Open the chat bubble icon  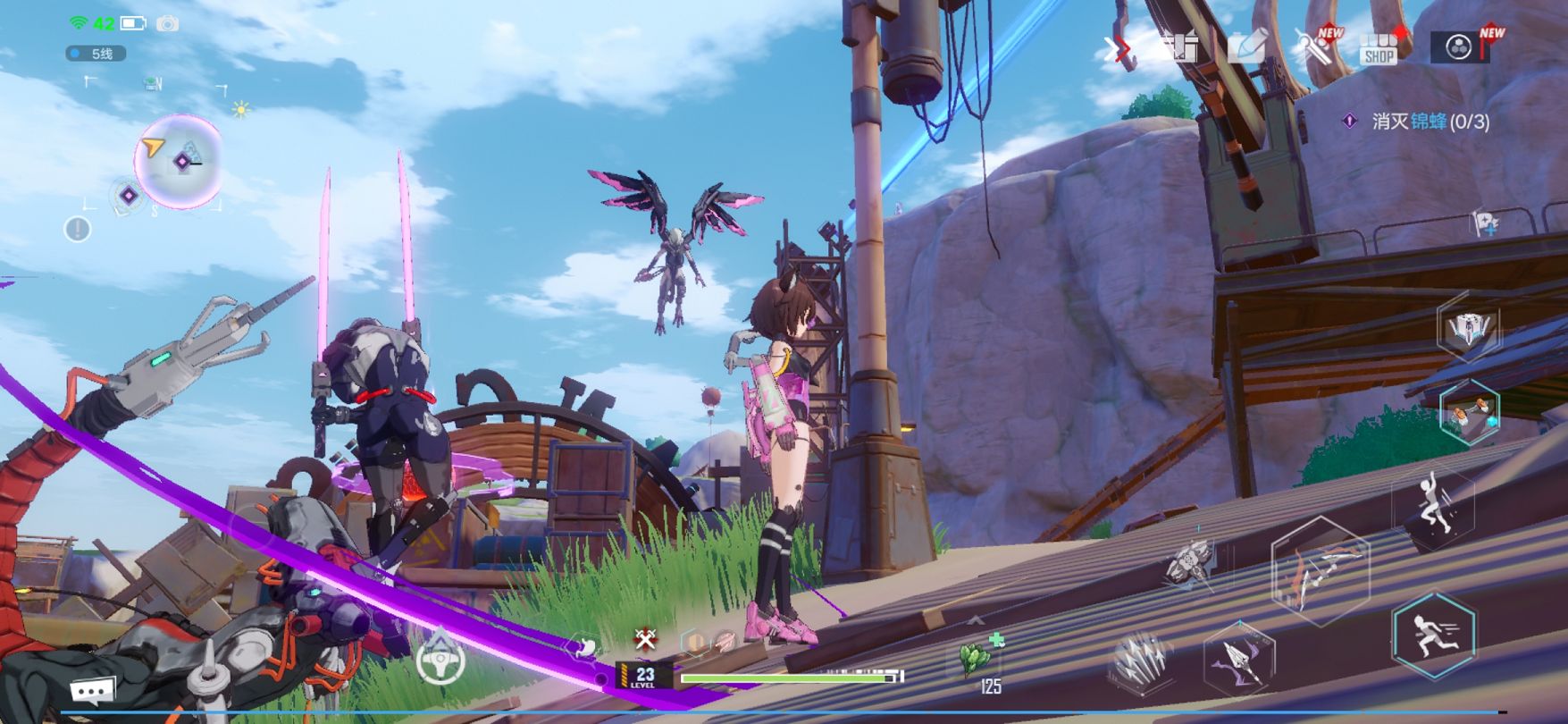pyautogui.click(x=93, y=690)
